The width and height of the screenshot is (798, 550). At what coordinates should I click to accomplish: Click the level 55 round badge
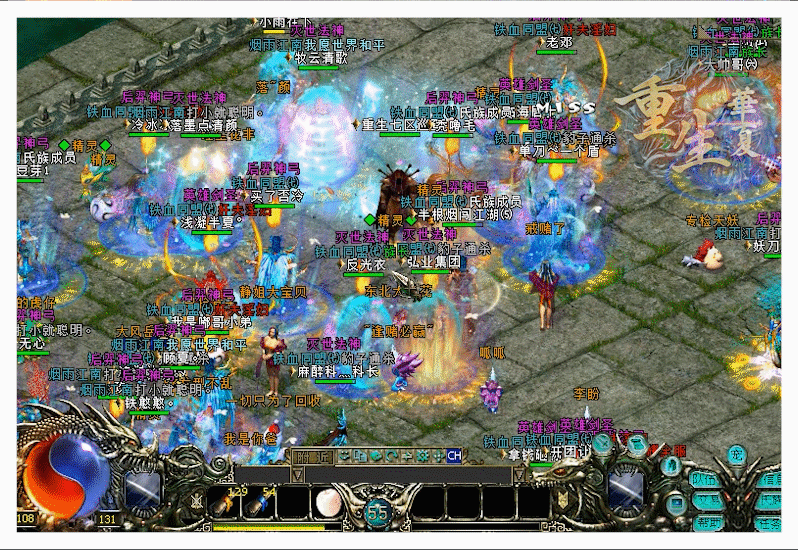coord(377,512)
